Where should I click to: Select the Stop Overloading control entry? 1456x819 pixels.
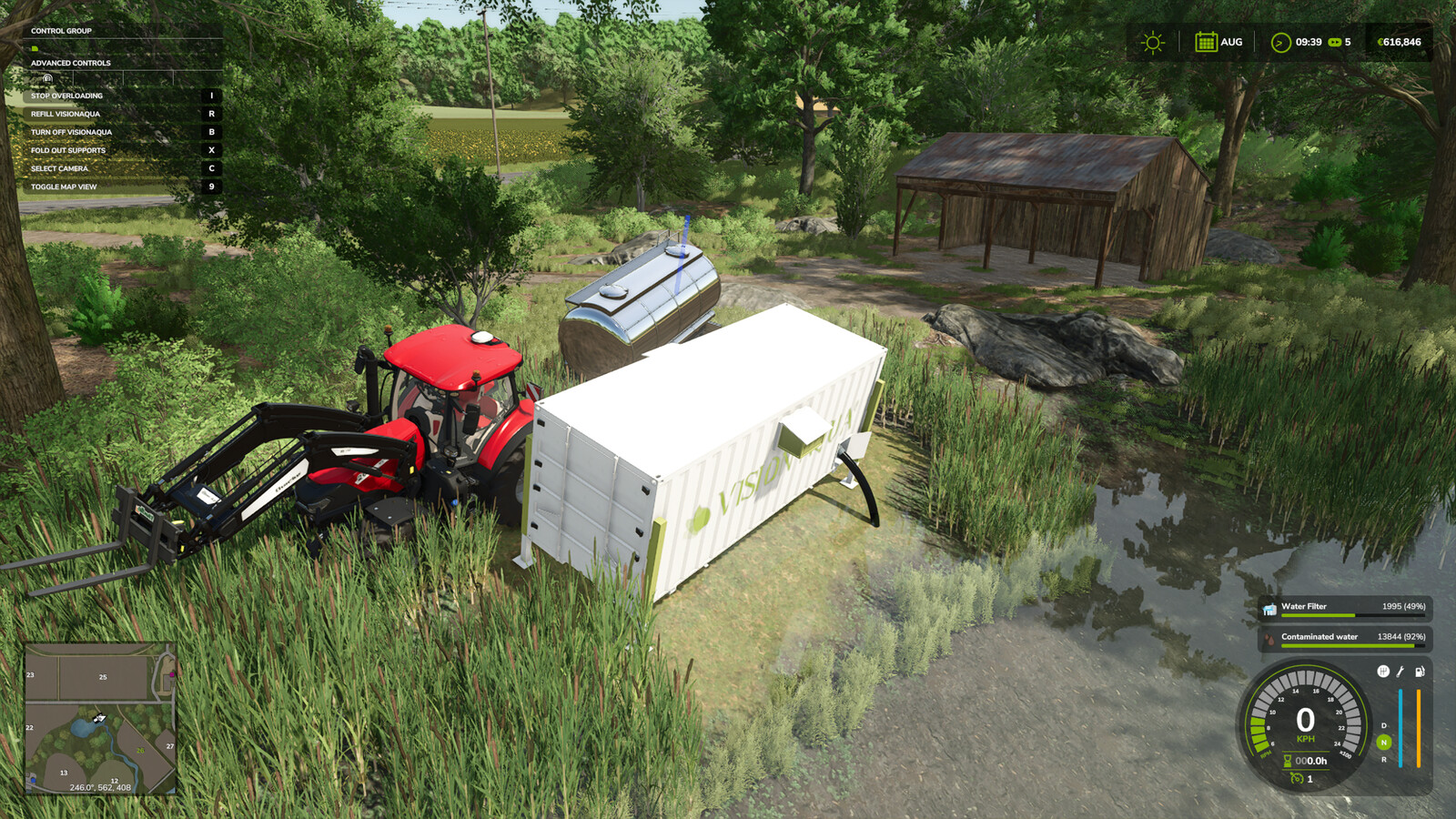(x=67, y=96)
